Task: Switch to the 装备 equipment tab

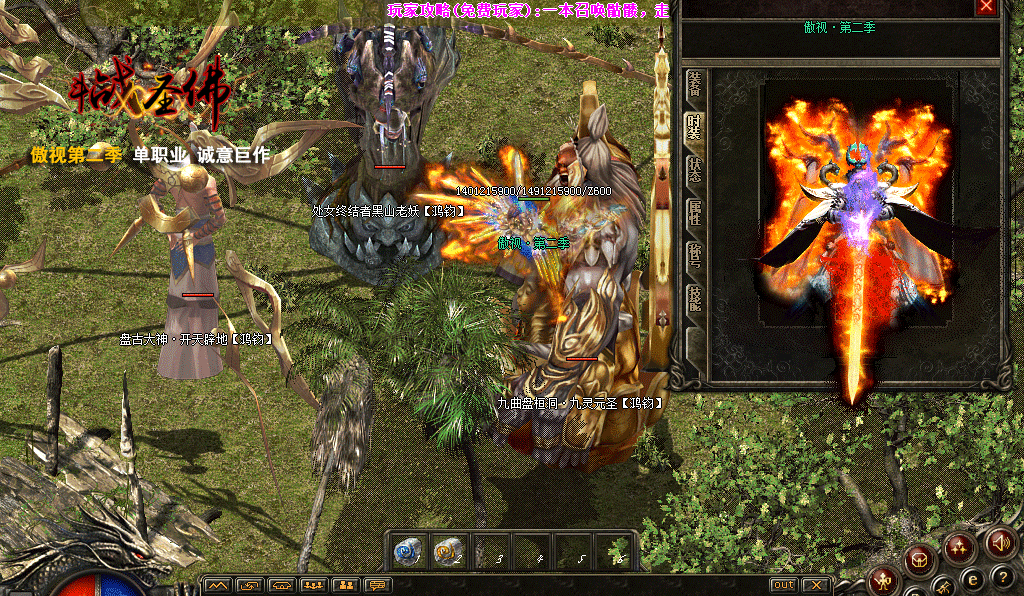Action: point(694,88)
